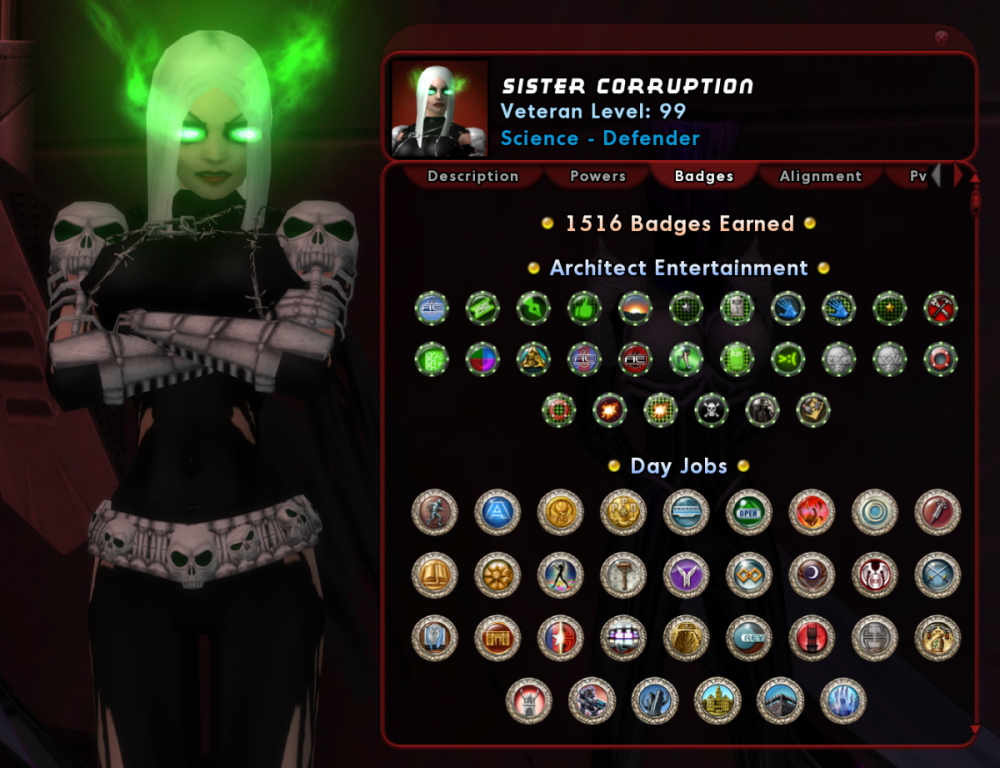Choose the golden city hall Day Job badge
This screenshot has height=768, width=1000.
(717, 700)
